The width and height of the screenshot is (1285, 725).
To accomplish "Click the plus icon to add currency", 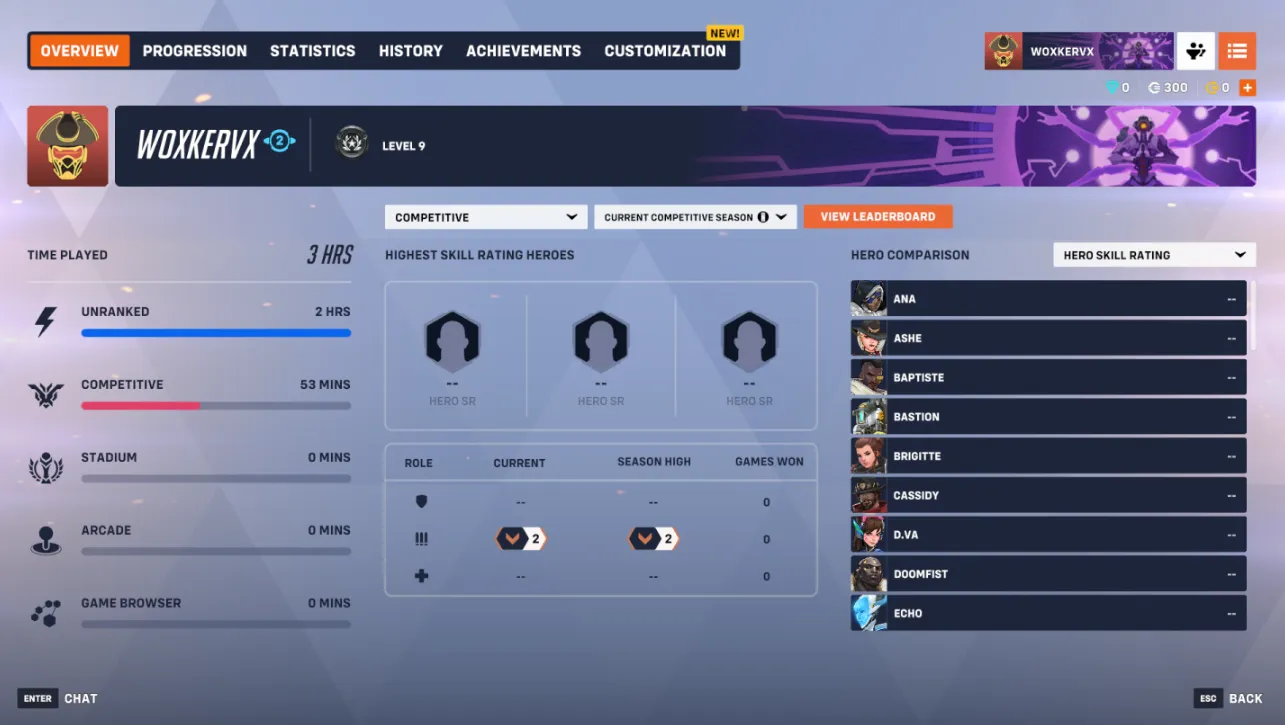I will (1247, 87).
